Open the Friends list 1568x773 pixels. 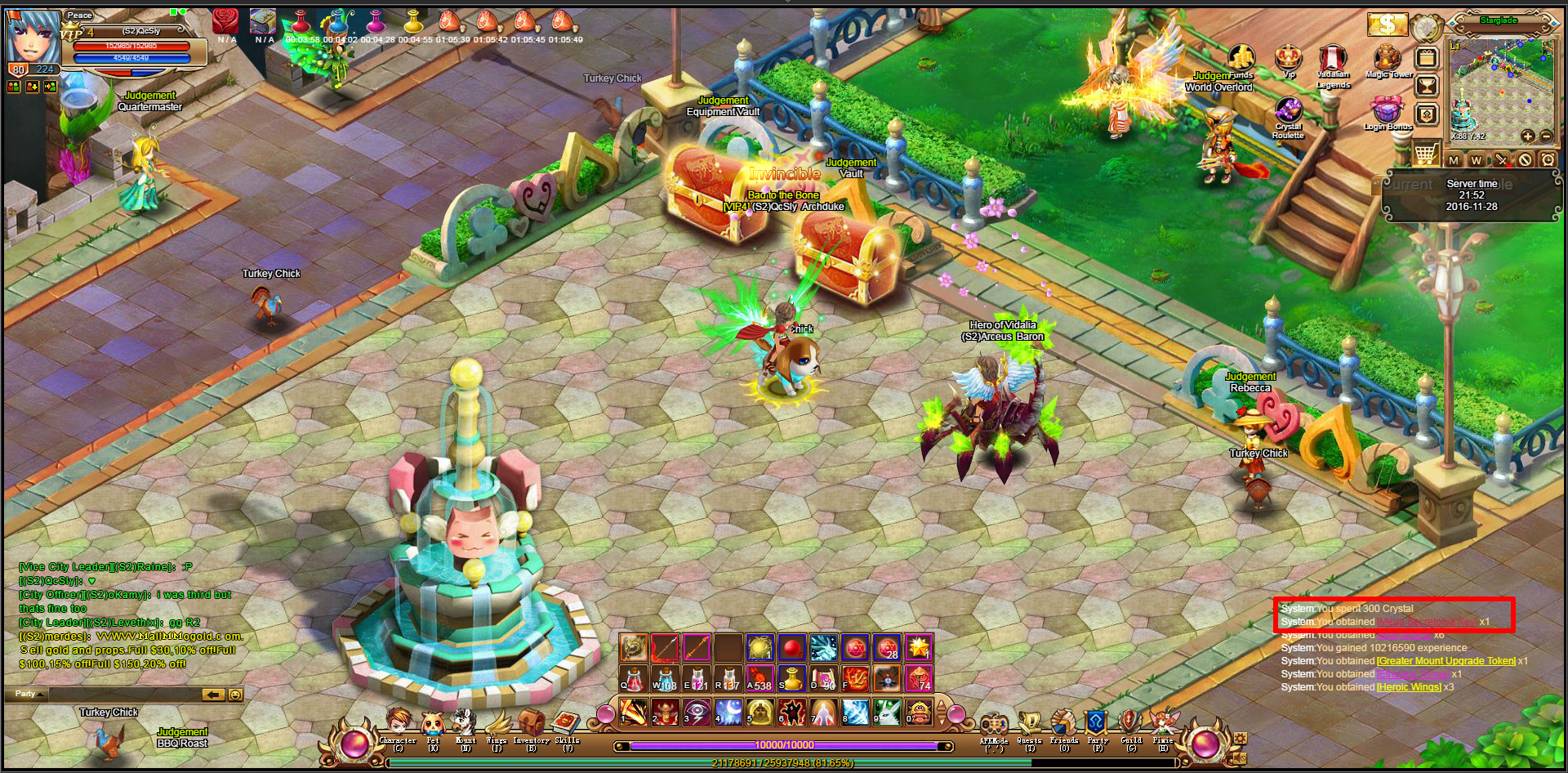point(1063,726)
